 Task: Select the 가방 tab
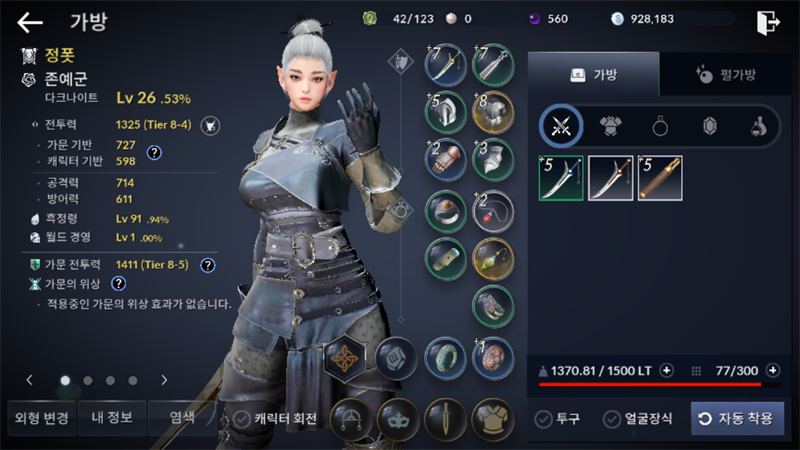click(x=593, y=74)
